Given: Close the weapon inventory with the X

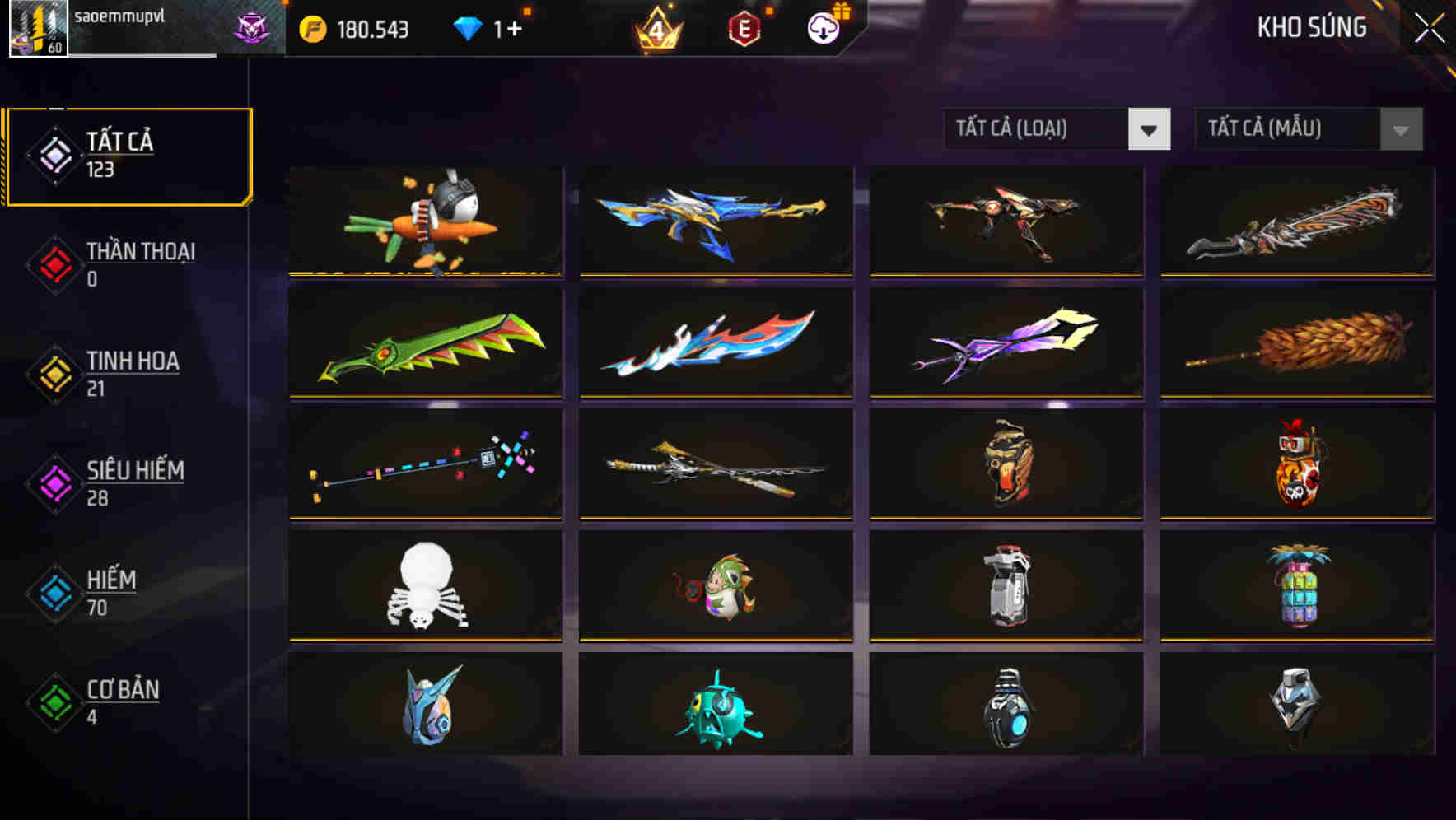Looking at the screenshot, I should coord(1430,27).
